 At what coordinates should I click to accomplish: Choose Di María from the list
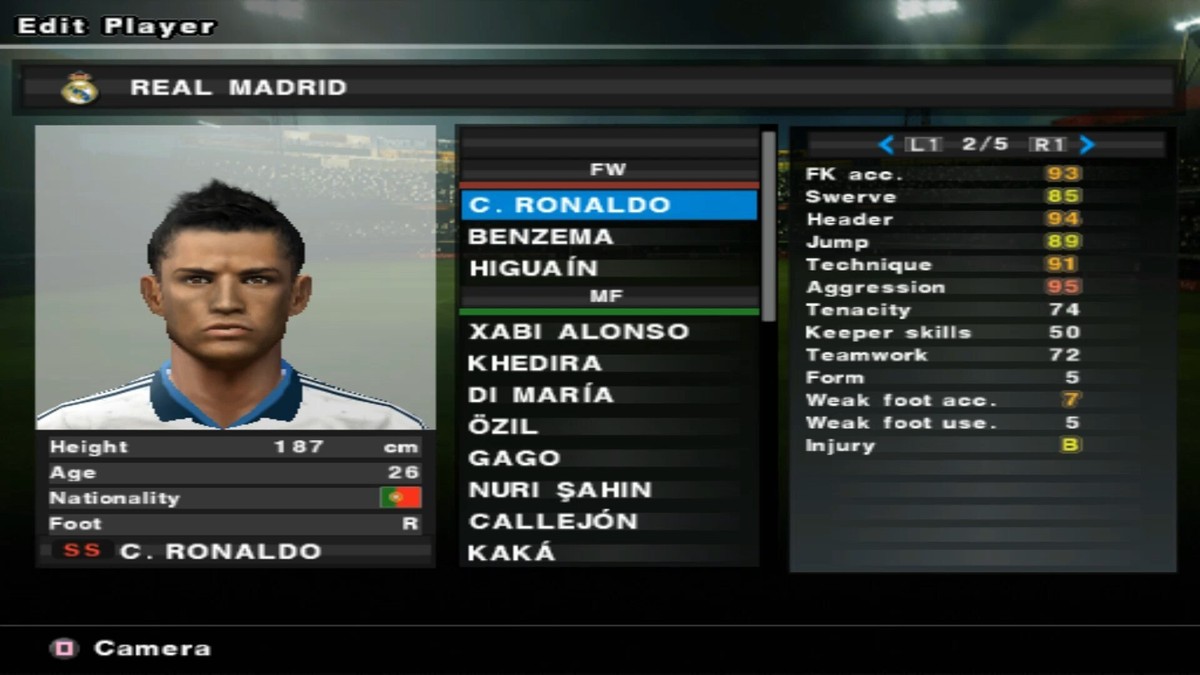pyautogui.click(x=608, y=394)
